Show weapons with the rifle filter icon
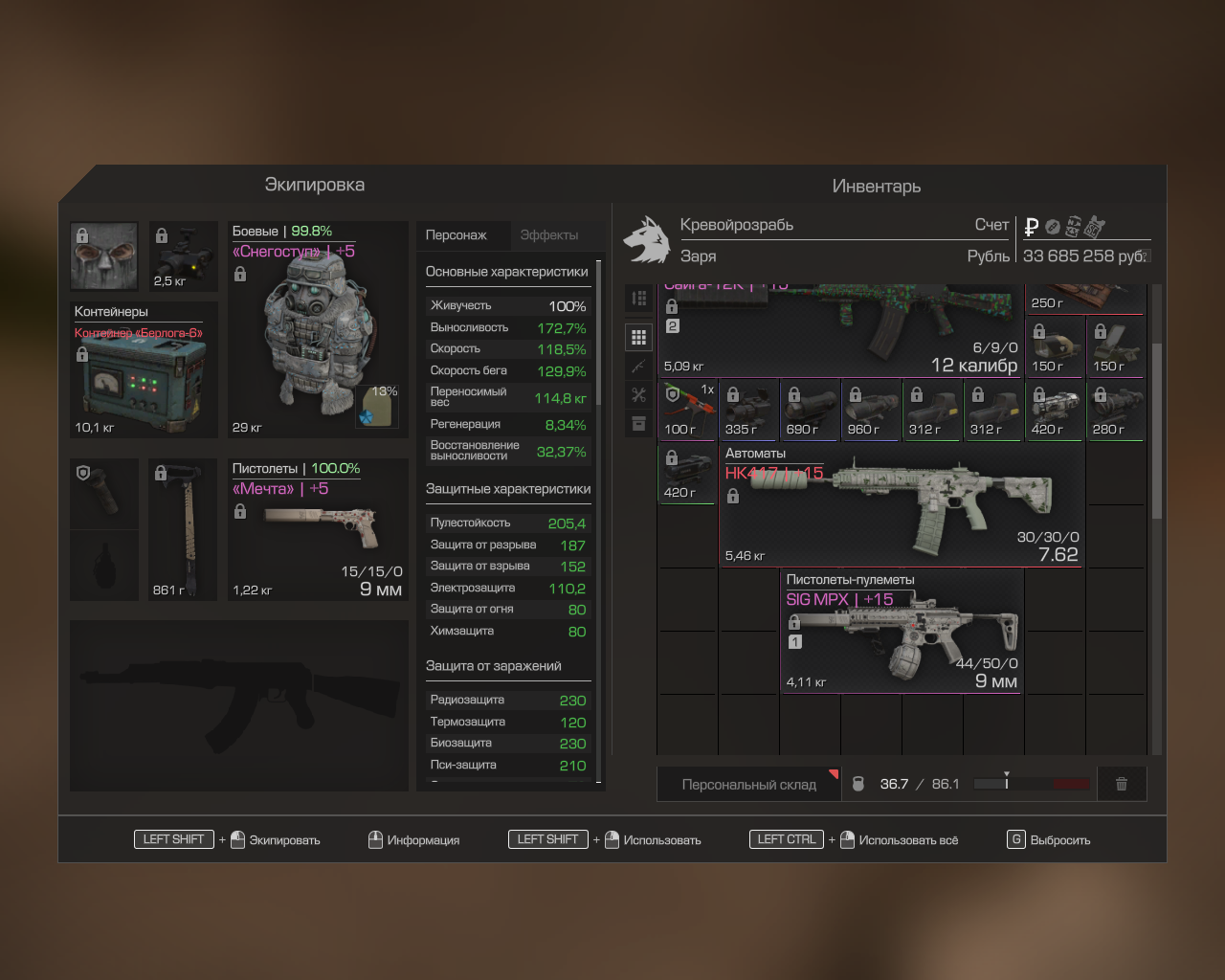 tap(639, 367)
